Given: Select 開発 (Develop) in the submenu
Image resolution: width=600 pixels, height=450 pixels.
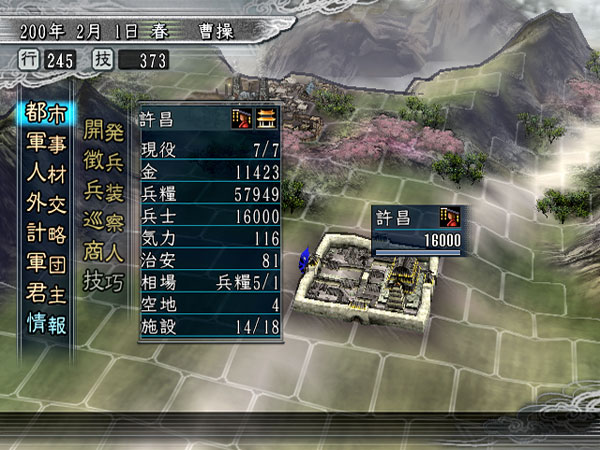Looking at the screenshot, I should [x=106, y=128].
